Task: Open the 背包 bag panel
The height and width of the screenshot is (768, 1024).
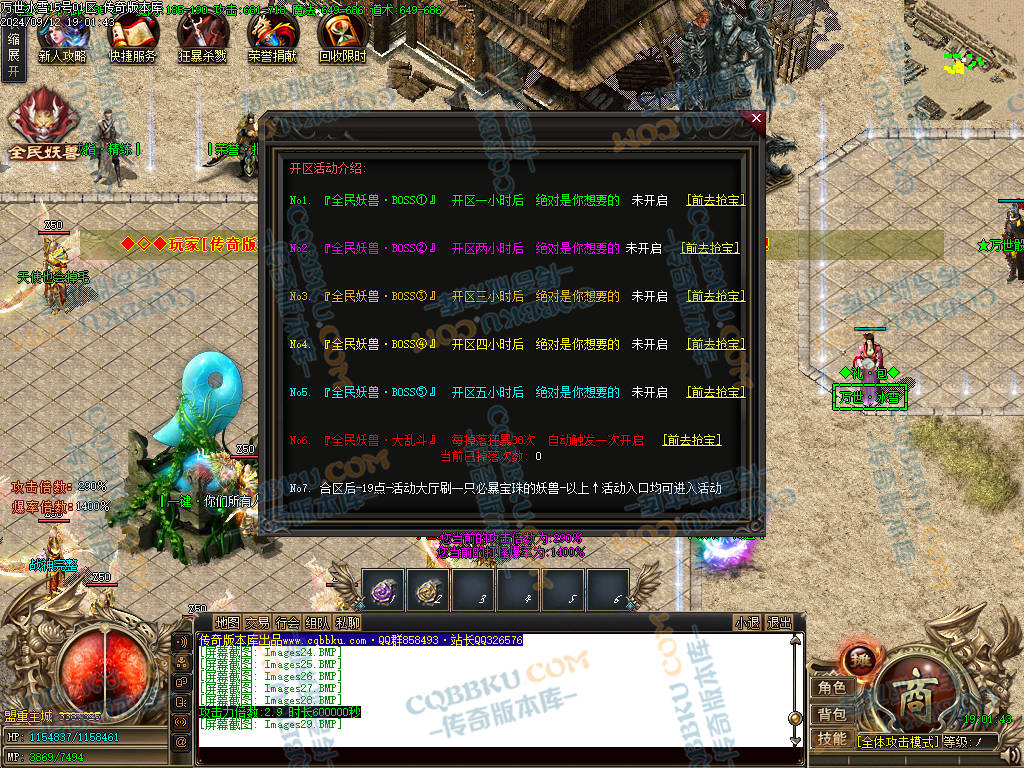Action: point(832,714)
